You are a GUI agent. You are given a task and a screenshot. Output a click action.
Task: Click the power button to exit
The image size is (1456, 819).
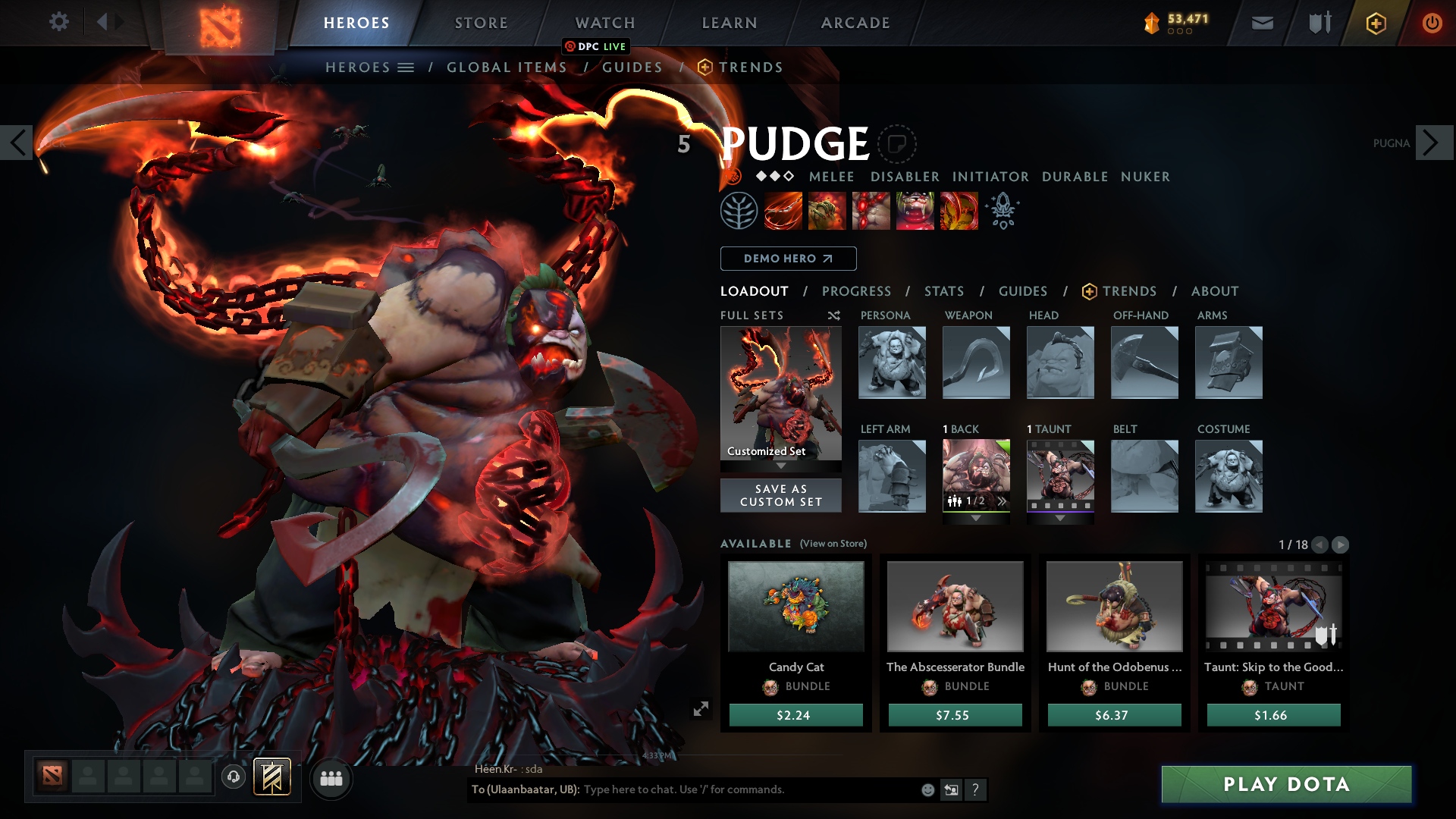[x=1433, y=23]
